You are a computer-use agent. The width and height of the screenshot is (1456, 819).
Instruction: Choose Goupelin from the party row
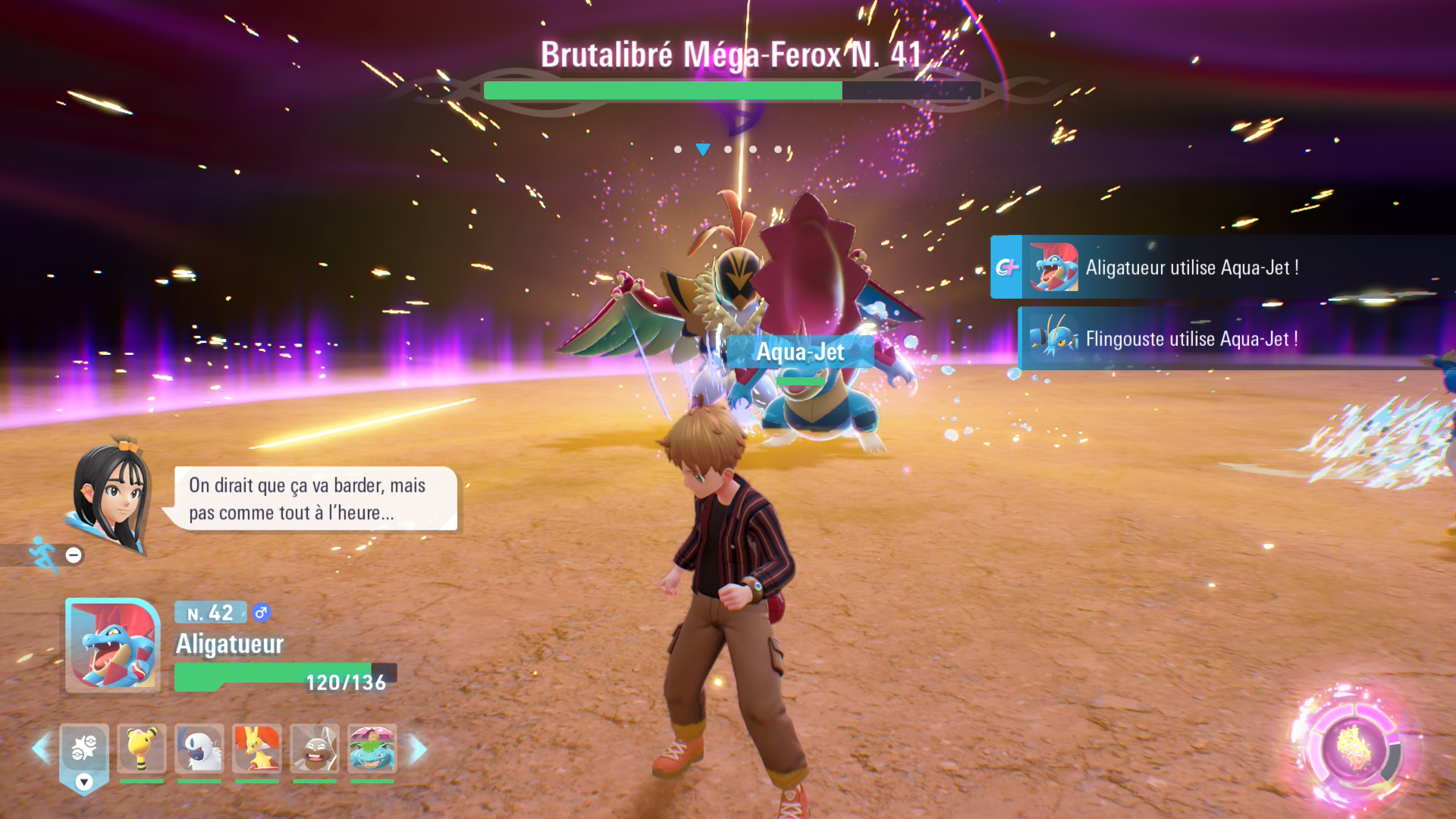tap(257, 749)
